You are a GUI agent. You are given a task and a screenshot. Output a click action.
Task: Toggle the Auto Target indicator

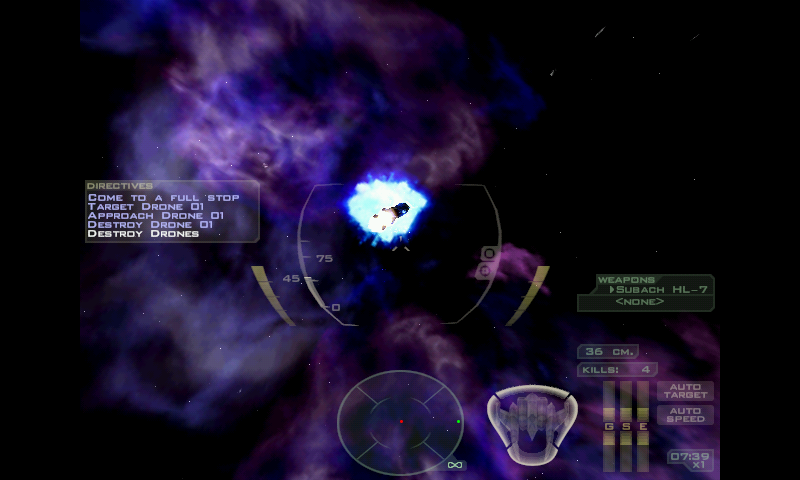685,390
